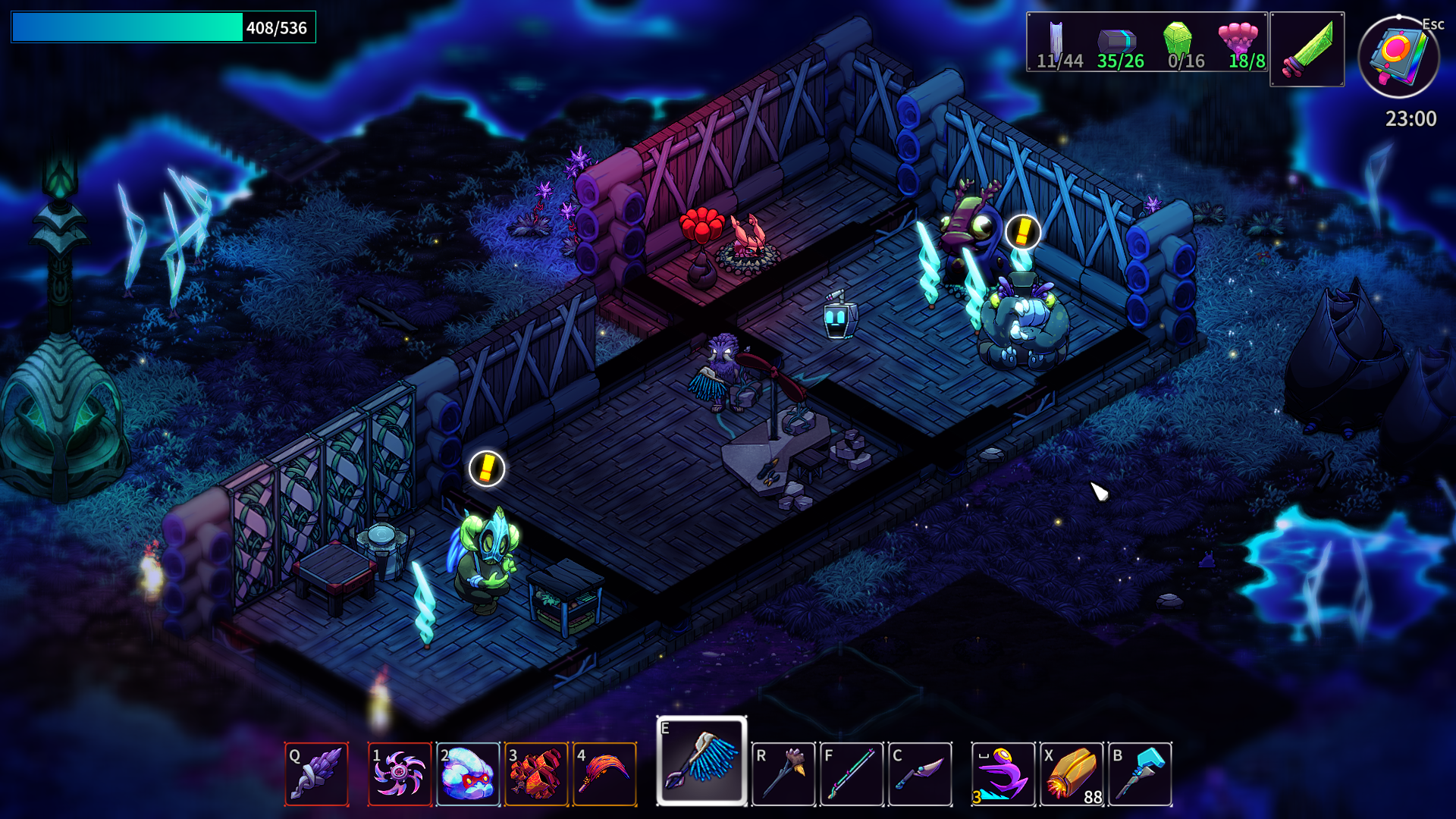The width and height of the screenshot is (1456, 819).
Task: Click the pink mushroom ingredient icon
Action: click(1238, 38)
